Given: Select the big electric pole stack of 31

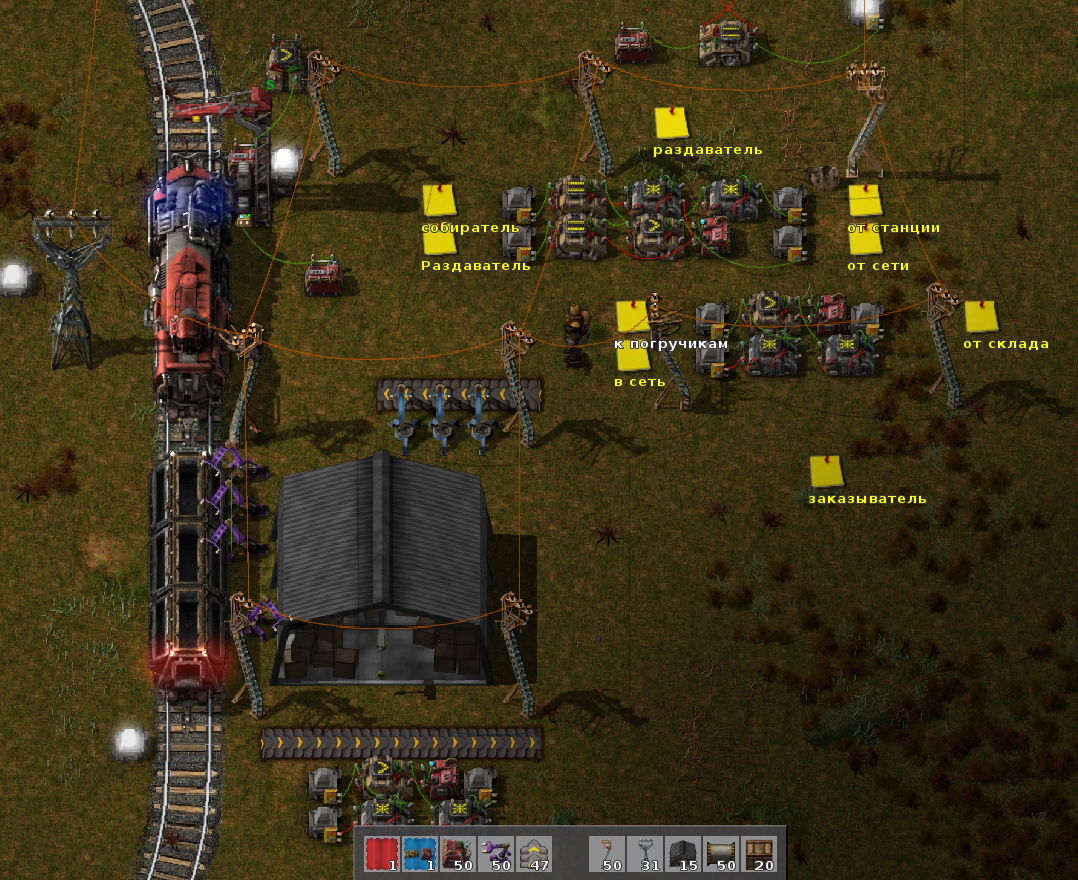Looking at the screenshot, I should pyautogui.click(x=645, y=854).
